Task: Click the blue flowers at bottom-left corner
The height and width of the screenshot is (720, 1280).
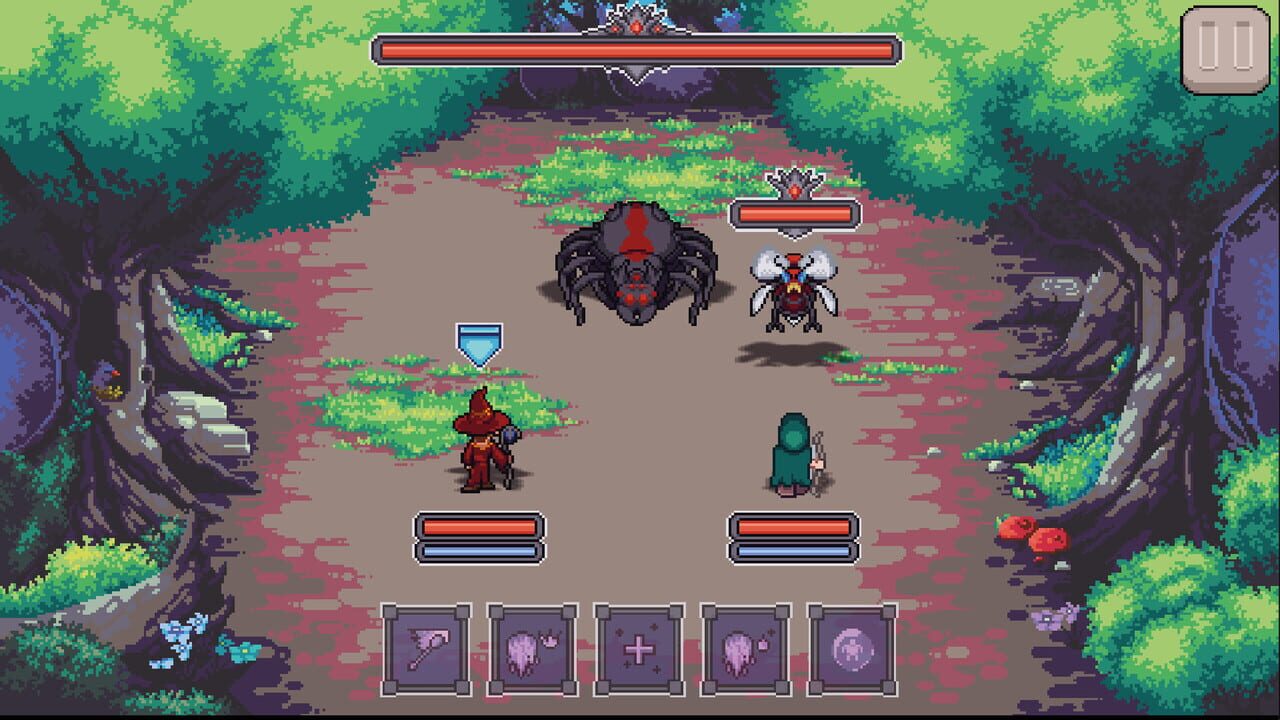Action: coord(176,636)
